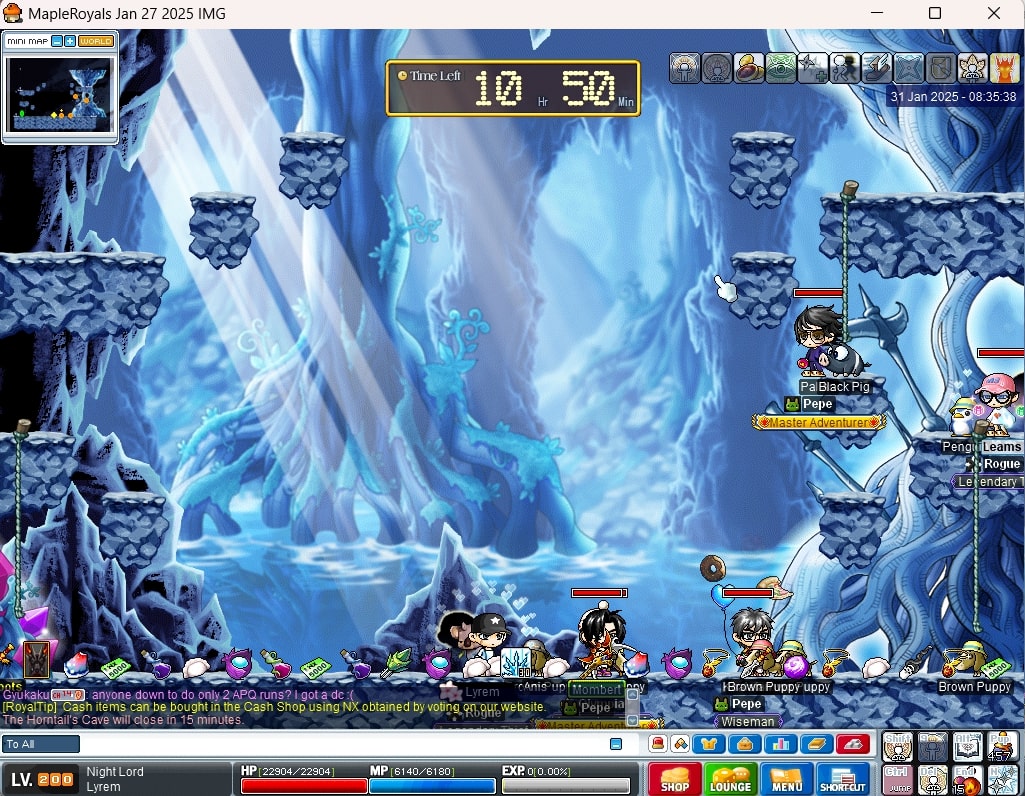The width and height of the screenshot is (1025, 796).
Task: Click the SHORTCUT button
Action: point(843,779)
